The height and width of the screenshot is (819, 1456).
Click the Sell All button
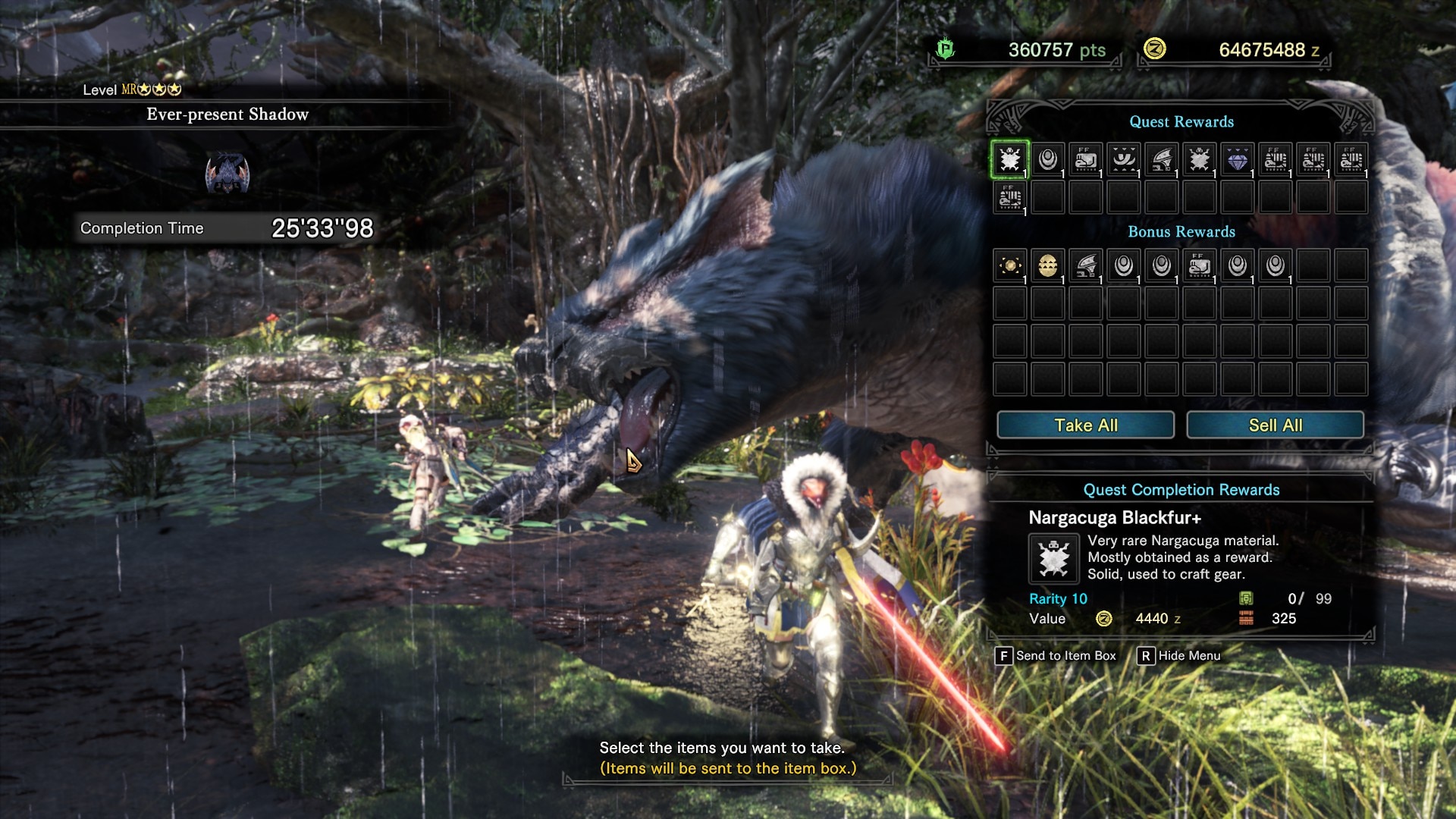point(1275,425)
